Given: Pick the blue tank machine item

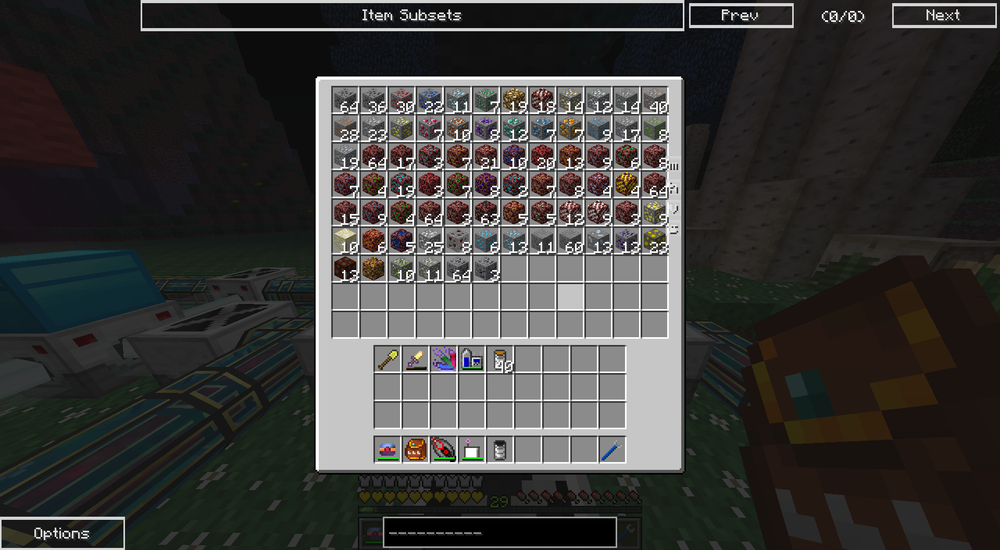Looking at the screenshot, I should pyautogui.click(x=472, y=360).
